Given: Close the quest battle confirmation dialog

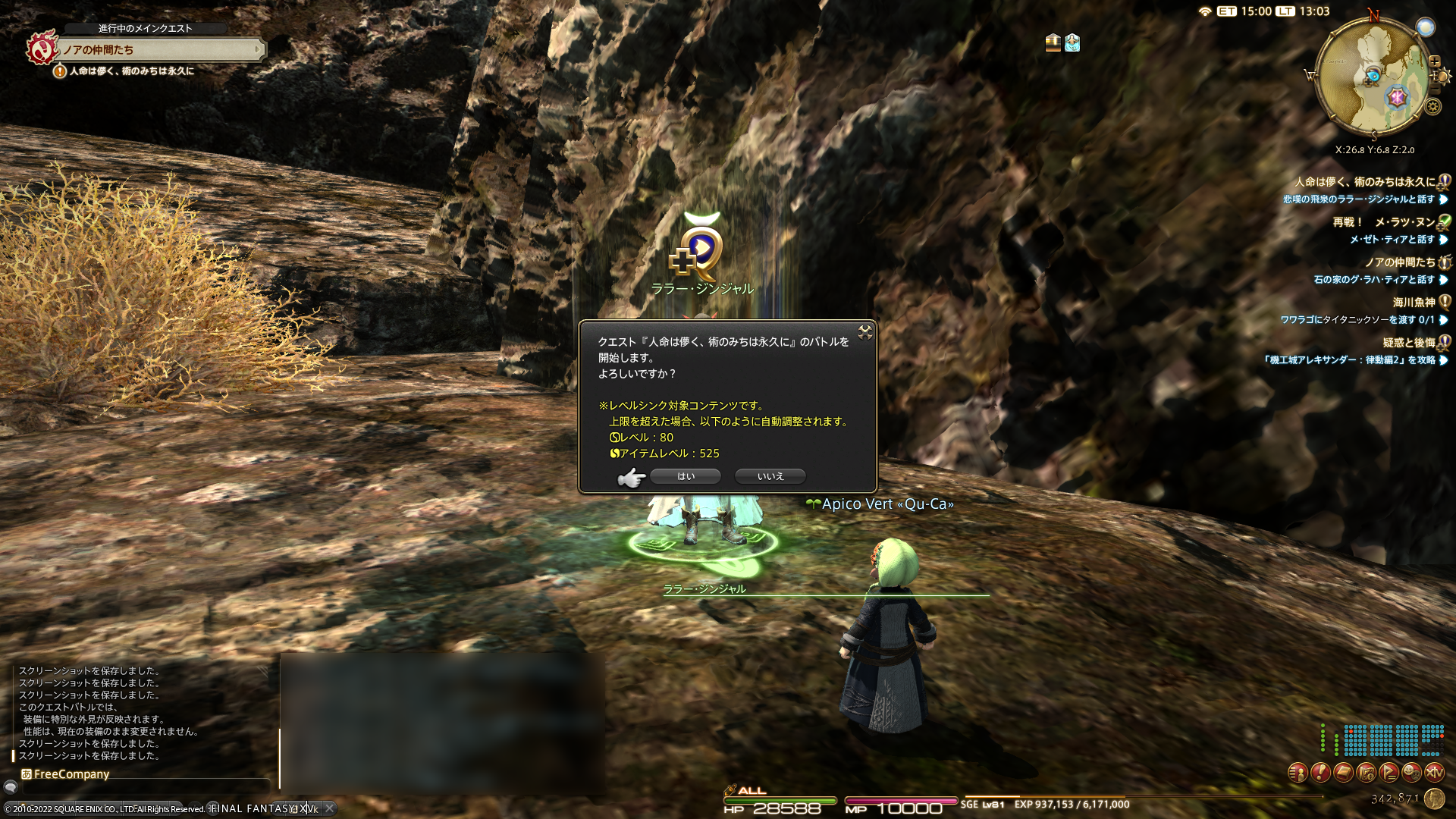Looking at the screenshot, I should click(x=864, y=332).
